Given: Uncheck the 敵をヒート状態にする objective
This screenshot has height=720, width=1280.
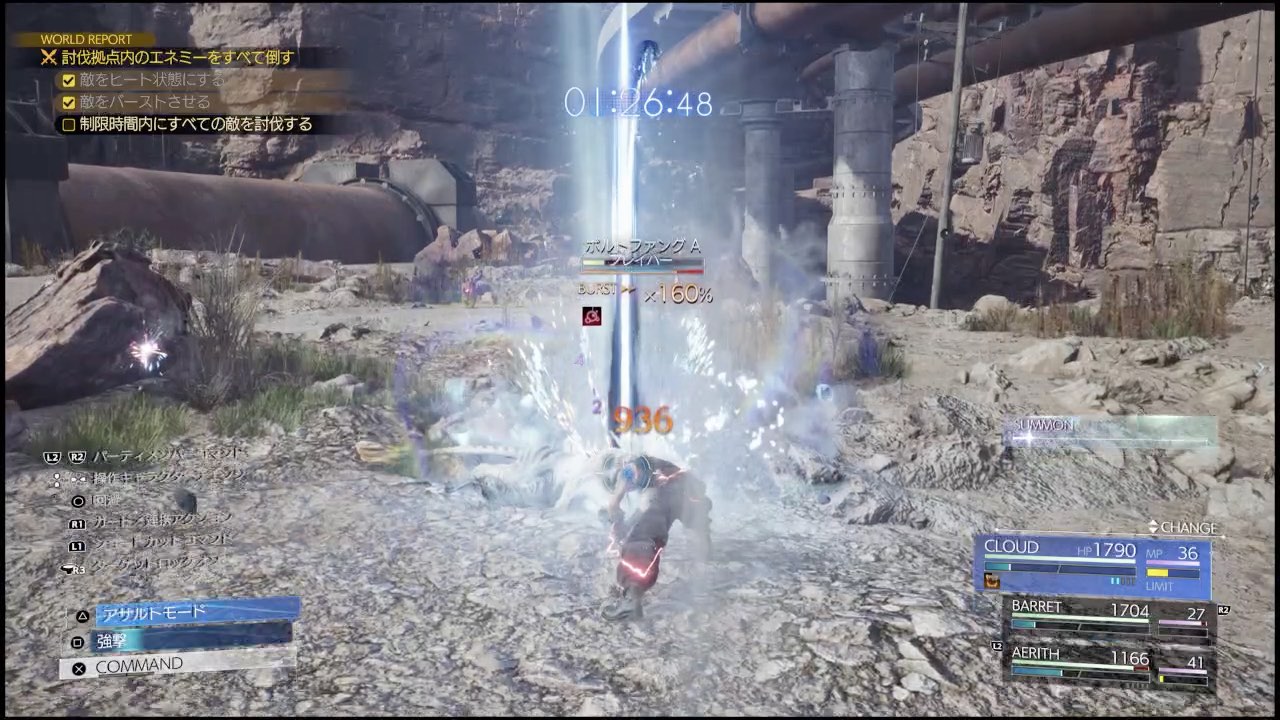Looking at the screenshot, I should click(x=67, y=80).
